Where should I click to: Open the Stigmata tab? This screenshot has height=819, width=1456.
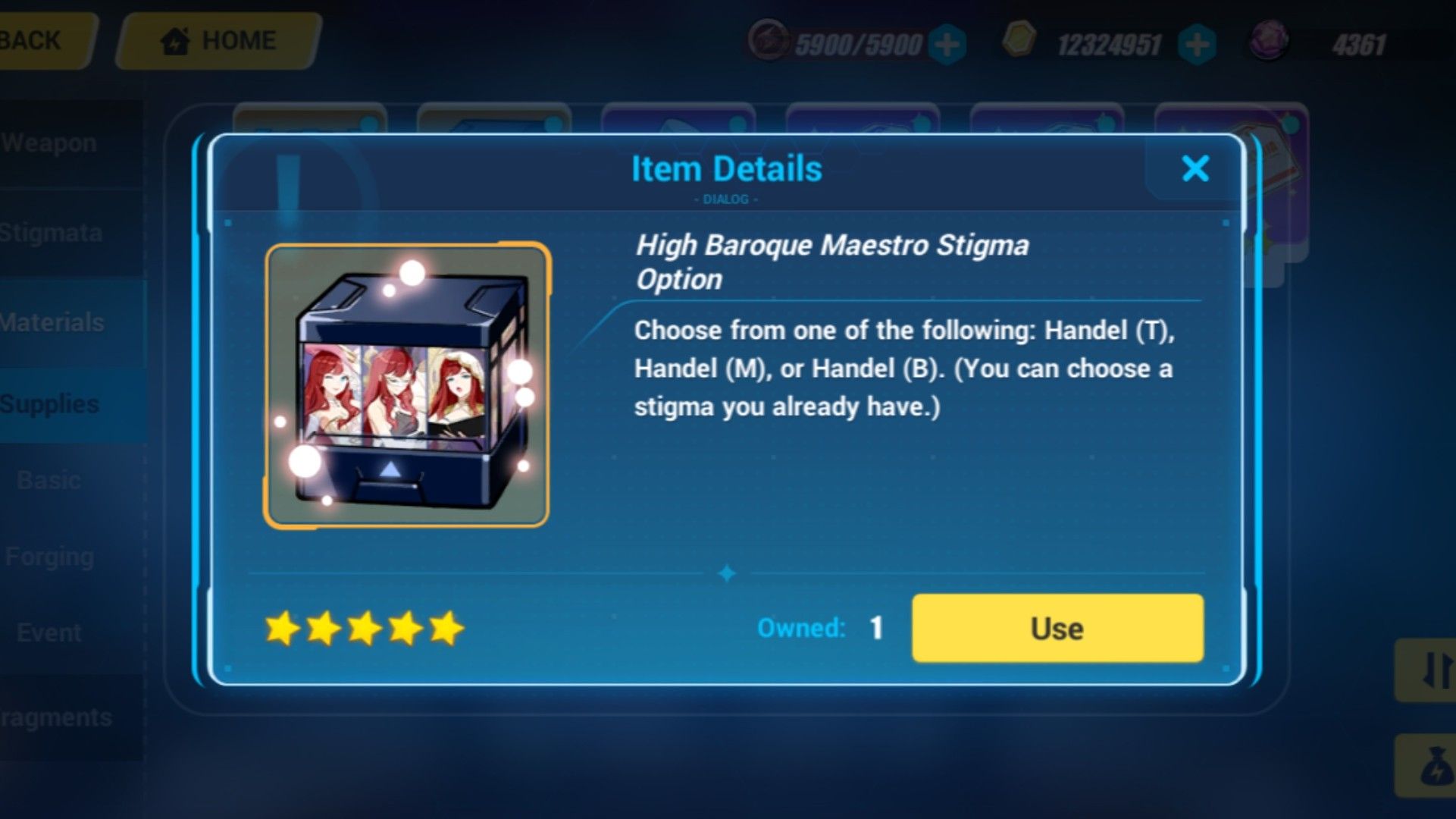pos(49,234)
